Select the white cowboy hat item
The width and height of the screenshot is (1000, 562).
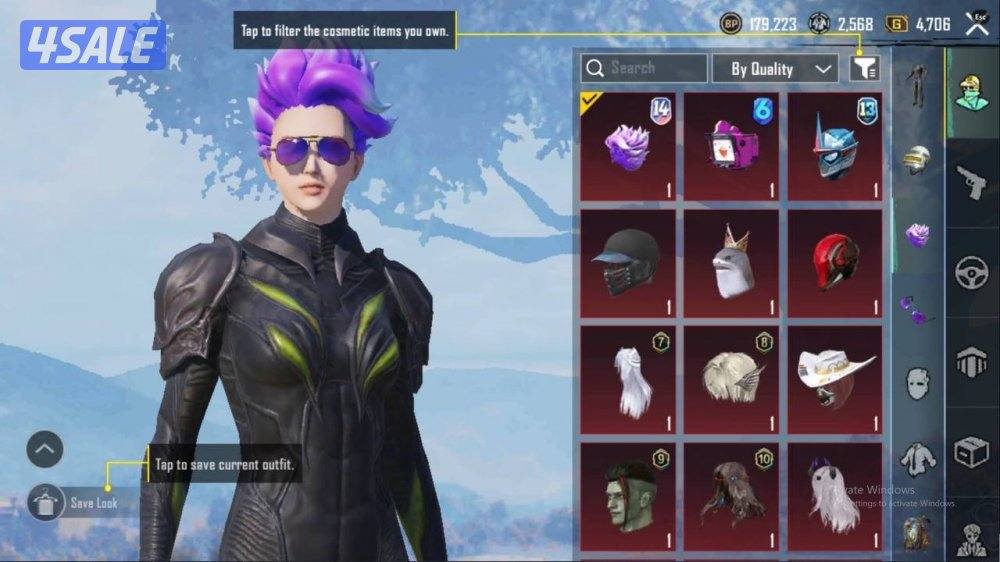pyautogui.click(x=835, y=379)
